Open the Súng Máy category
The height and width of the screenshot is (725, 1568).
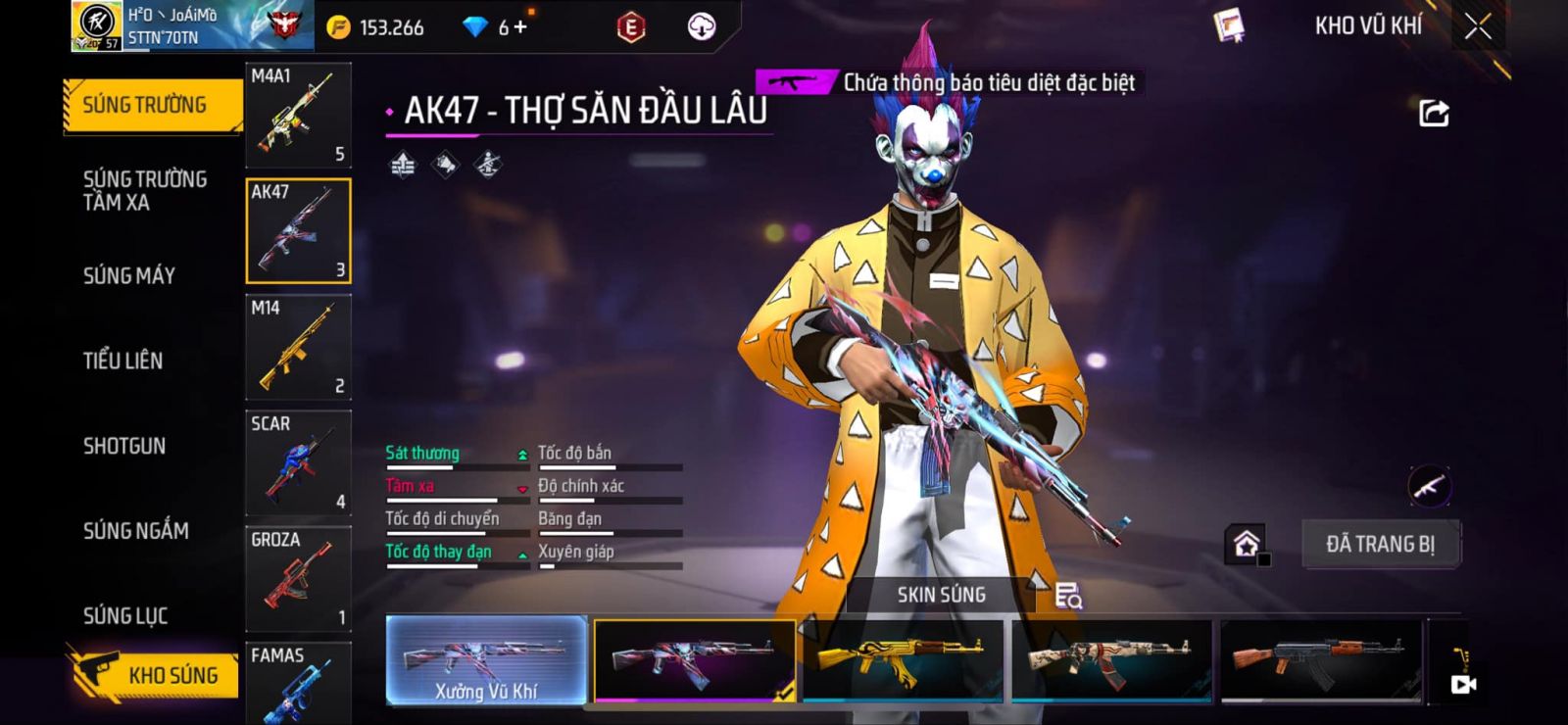pyautogui.click(x=129, y=275)
